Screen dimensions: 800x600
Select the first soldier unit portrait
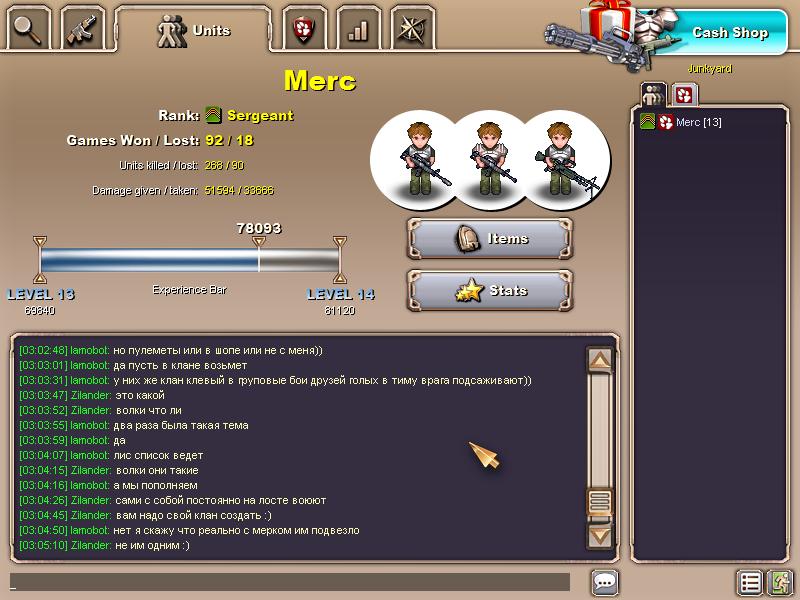point(415,156)
